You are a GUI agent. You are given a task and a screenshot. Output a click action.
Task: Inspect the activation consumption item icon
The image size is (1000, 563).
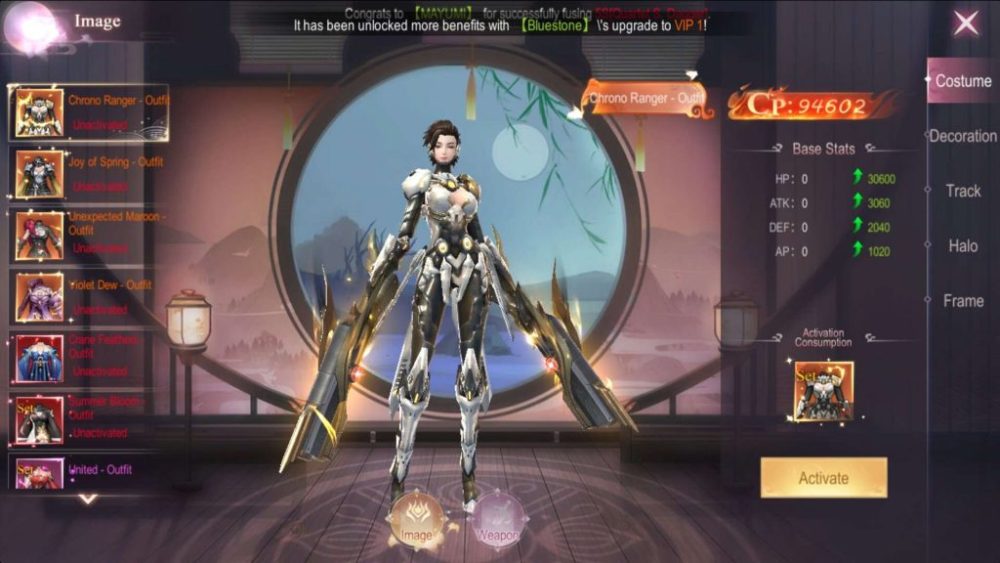823,391
